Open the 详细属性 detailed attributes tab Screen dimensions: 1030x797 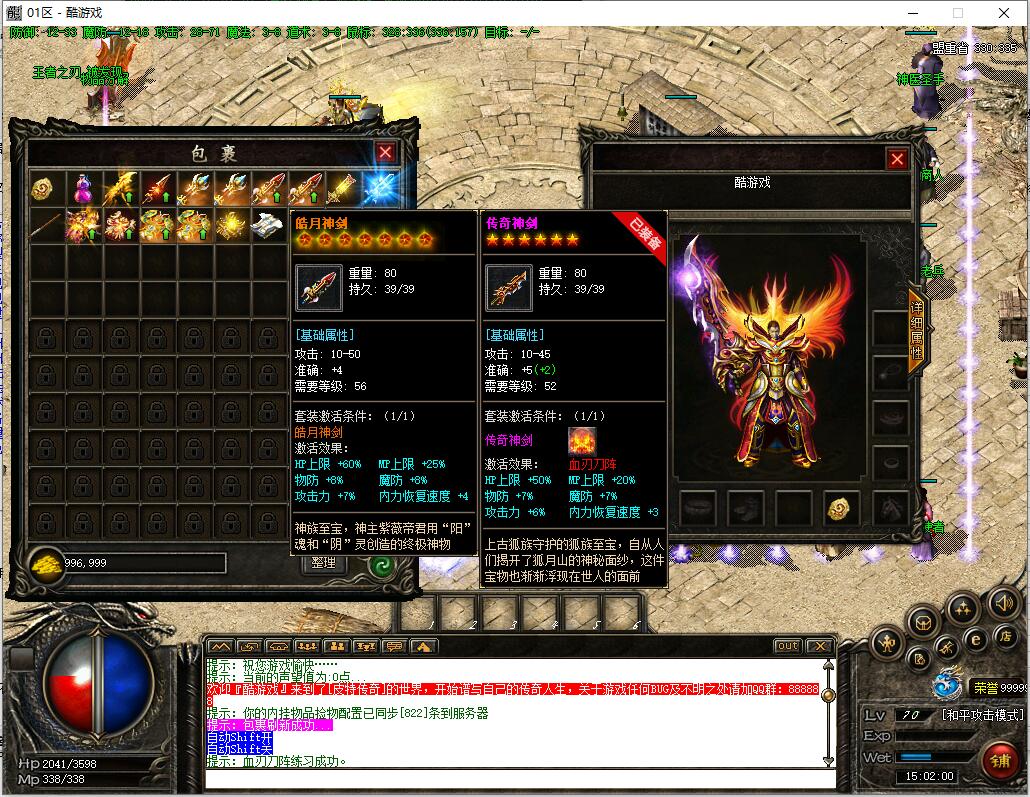coord(916,331)
